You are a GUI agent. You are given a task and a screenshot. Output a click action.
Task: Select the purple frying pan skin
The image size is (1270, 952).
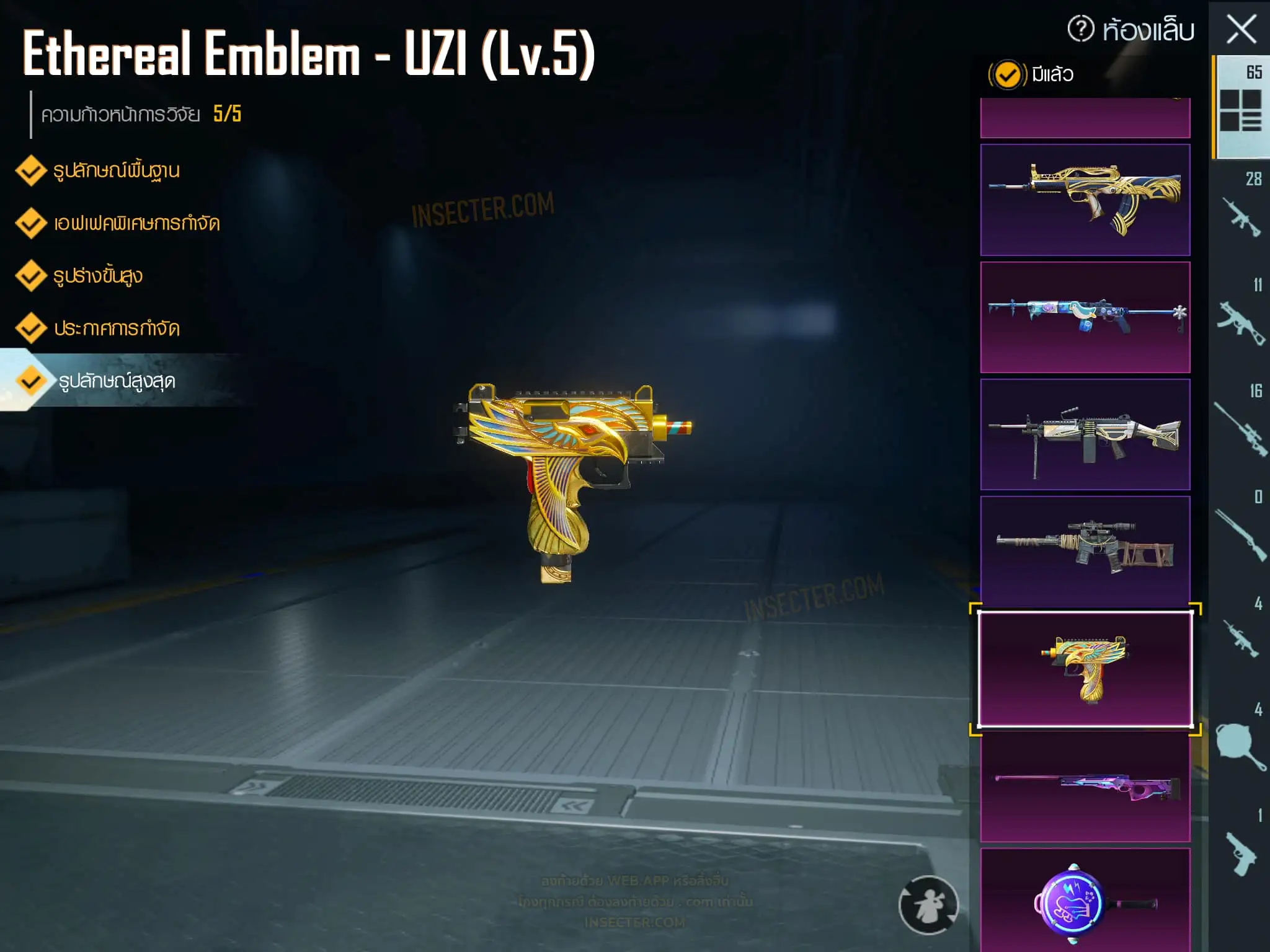pyautogui.click(x=1085, y=902)
